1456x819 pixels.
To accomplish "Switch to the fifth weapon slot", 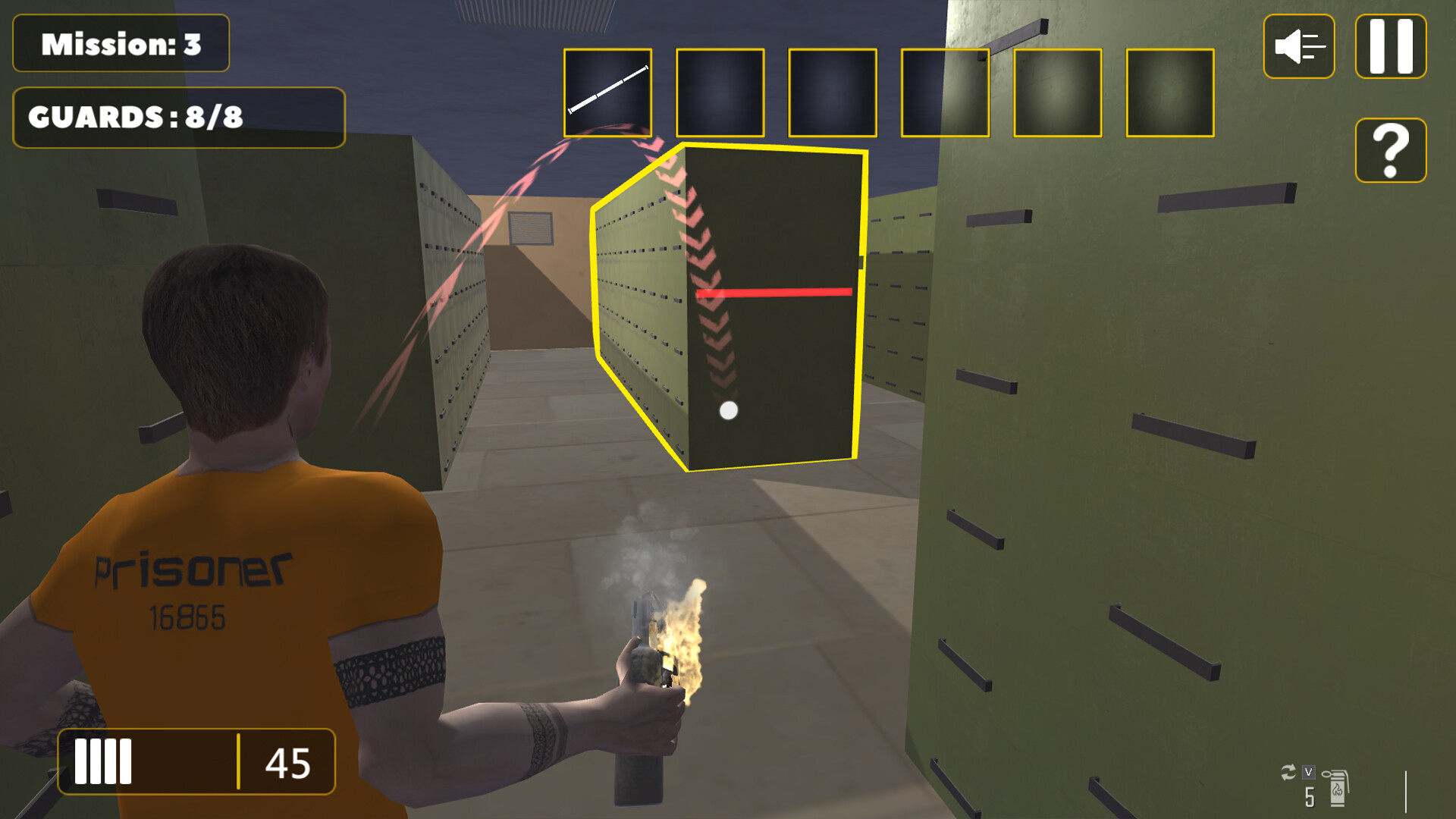I will pyautogui.click(x=1057, y=94).
